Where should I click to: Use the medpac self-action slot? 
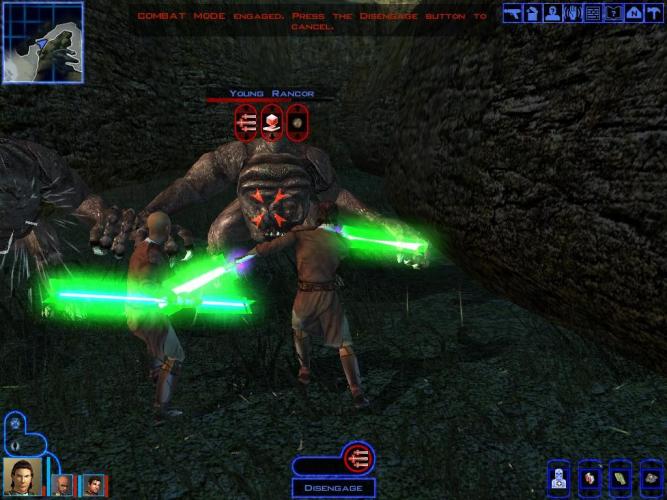pyautogui.click(x=561, y=475)
